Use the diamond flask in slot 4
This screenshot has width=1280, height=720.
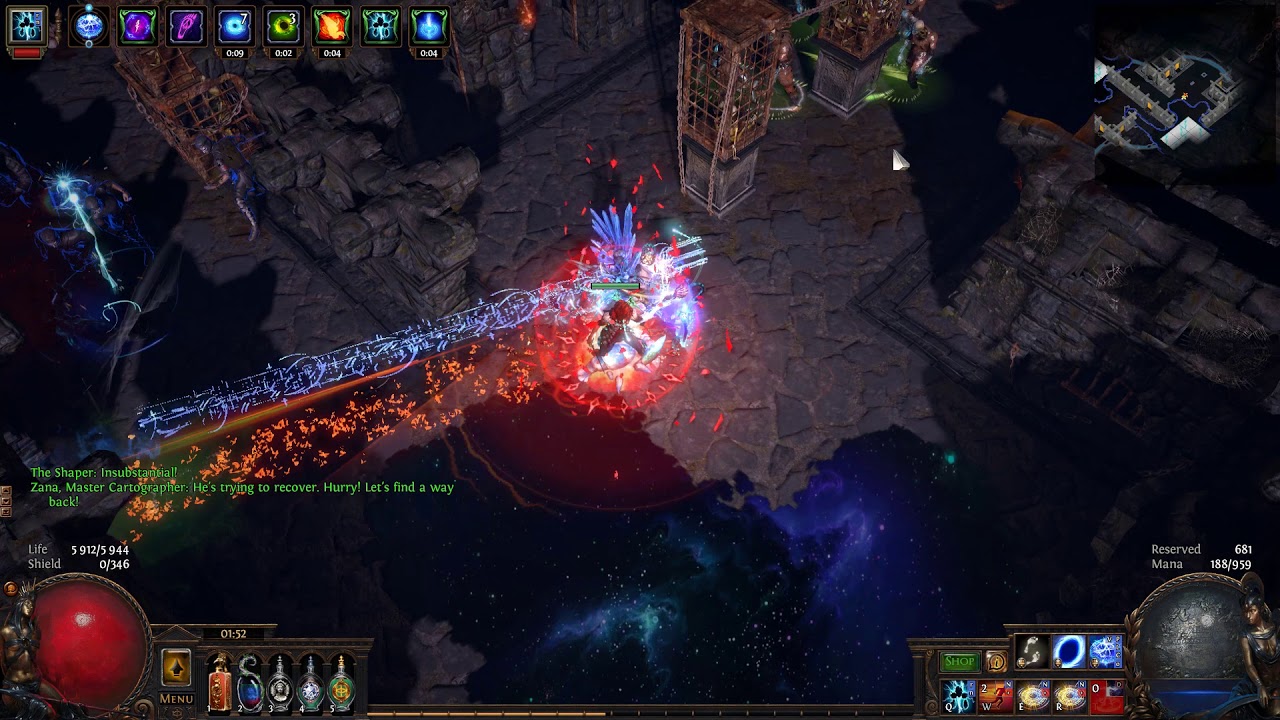pyautogui.click(x=312, y=683)
